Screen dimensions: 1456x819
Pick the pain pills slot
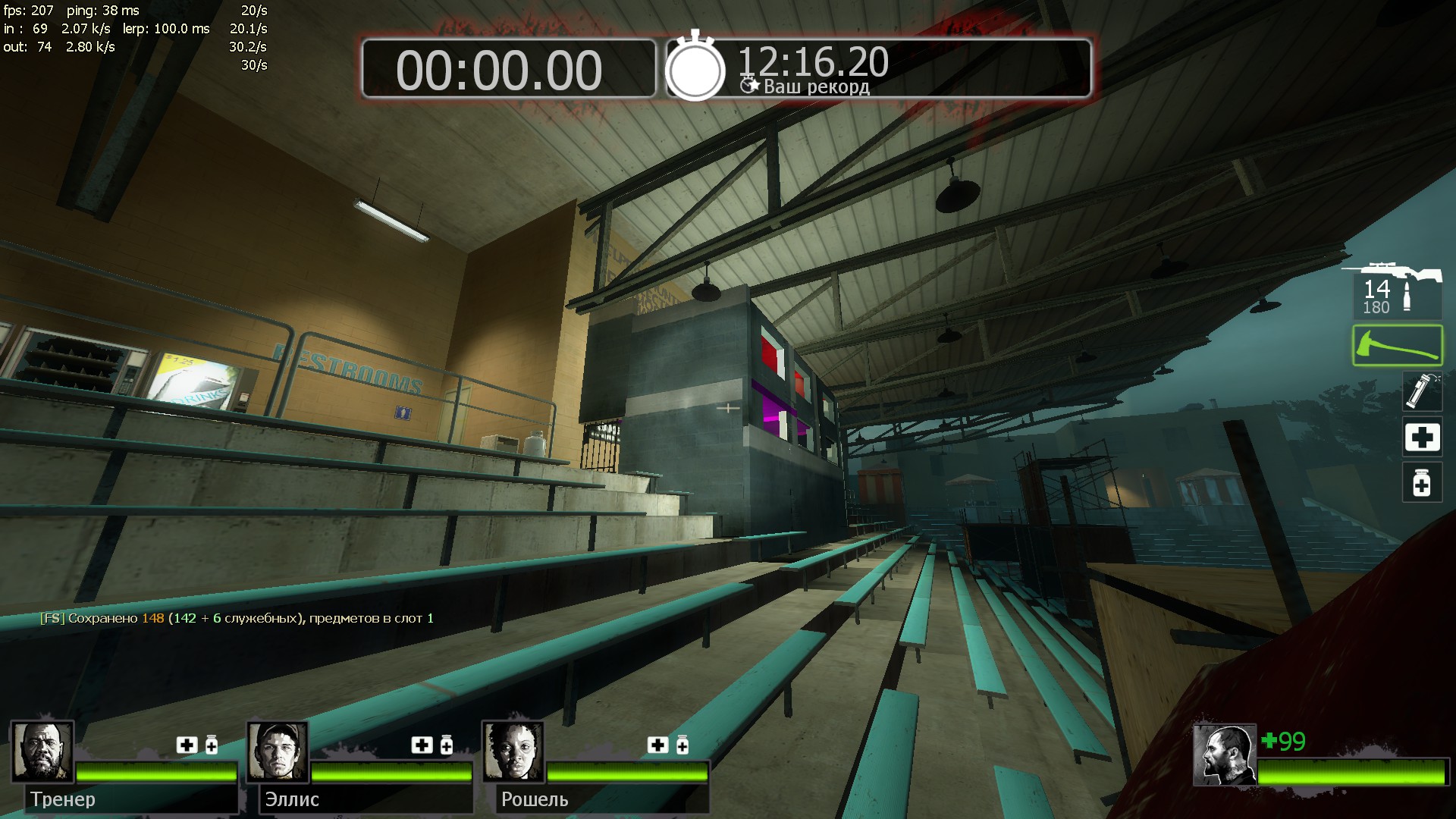(1421, 483)
